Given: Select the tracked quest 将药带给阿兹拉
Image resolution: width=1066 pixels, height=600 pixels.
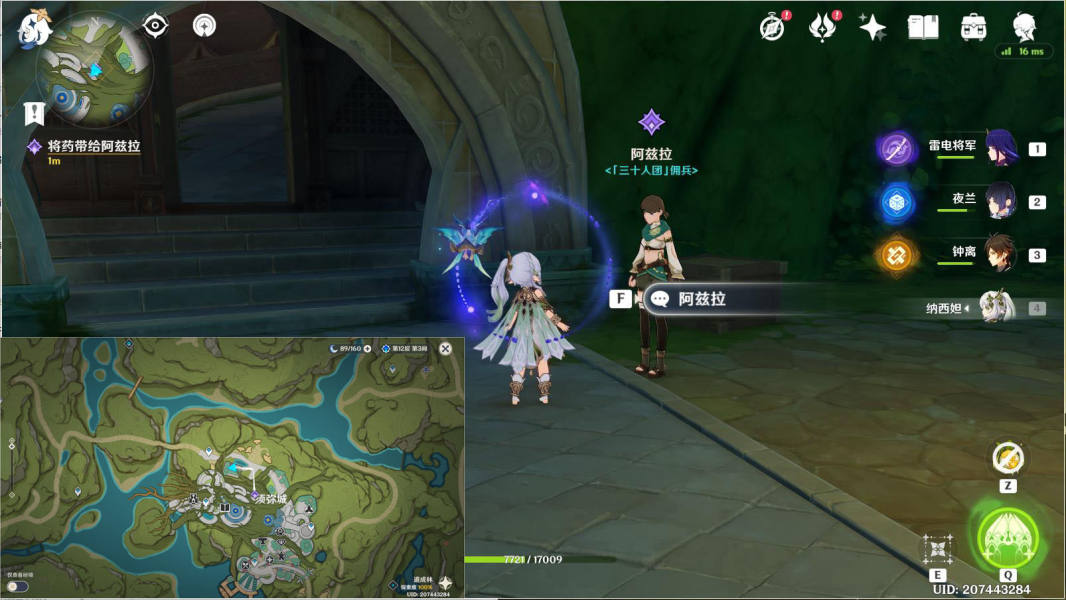Looking at the screenshot, I should (93, 146).
